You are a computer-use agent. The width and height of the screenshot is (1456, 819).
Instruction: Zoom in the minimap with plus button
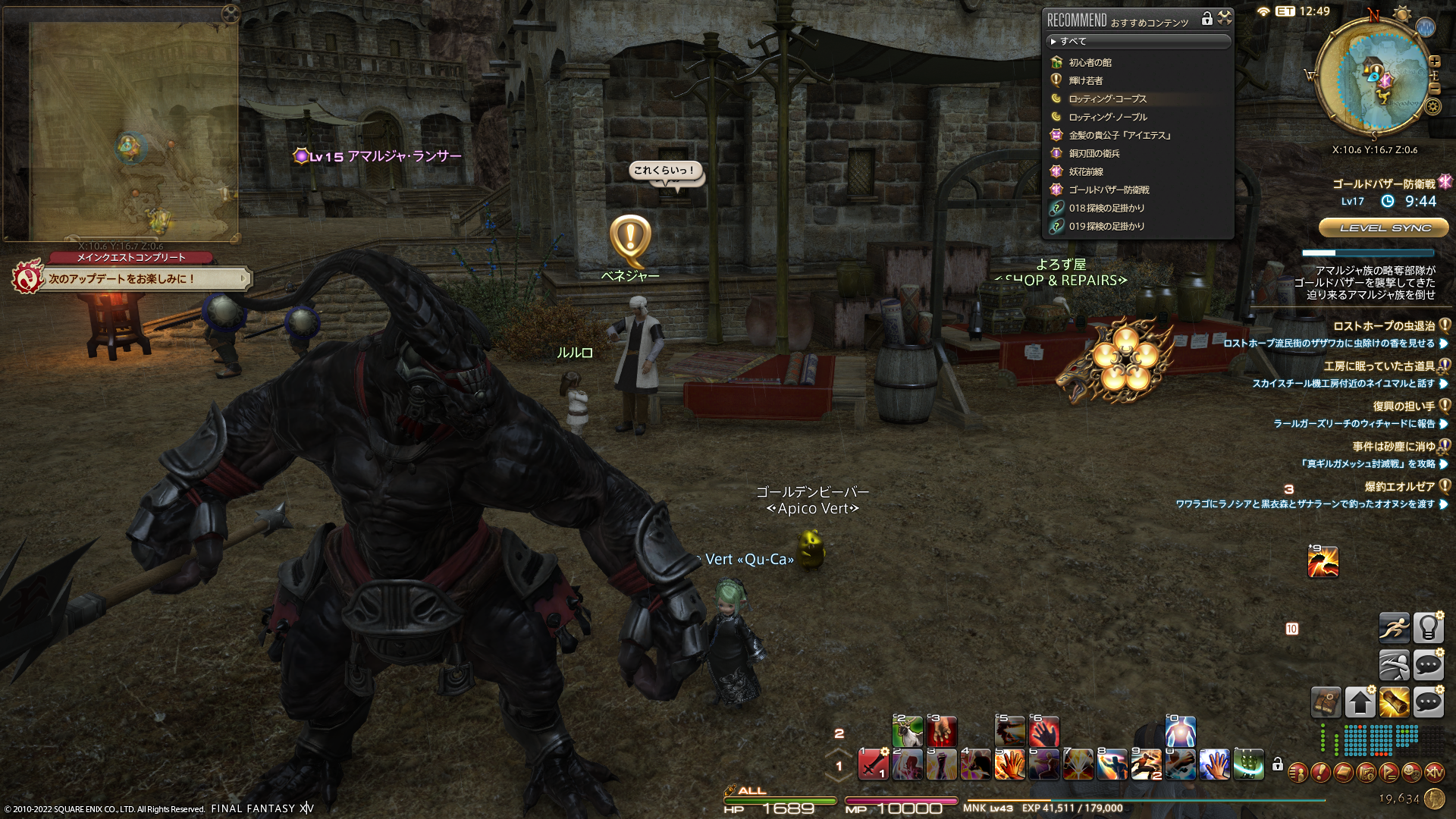coord(1435,61)
